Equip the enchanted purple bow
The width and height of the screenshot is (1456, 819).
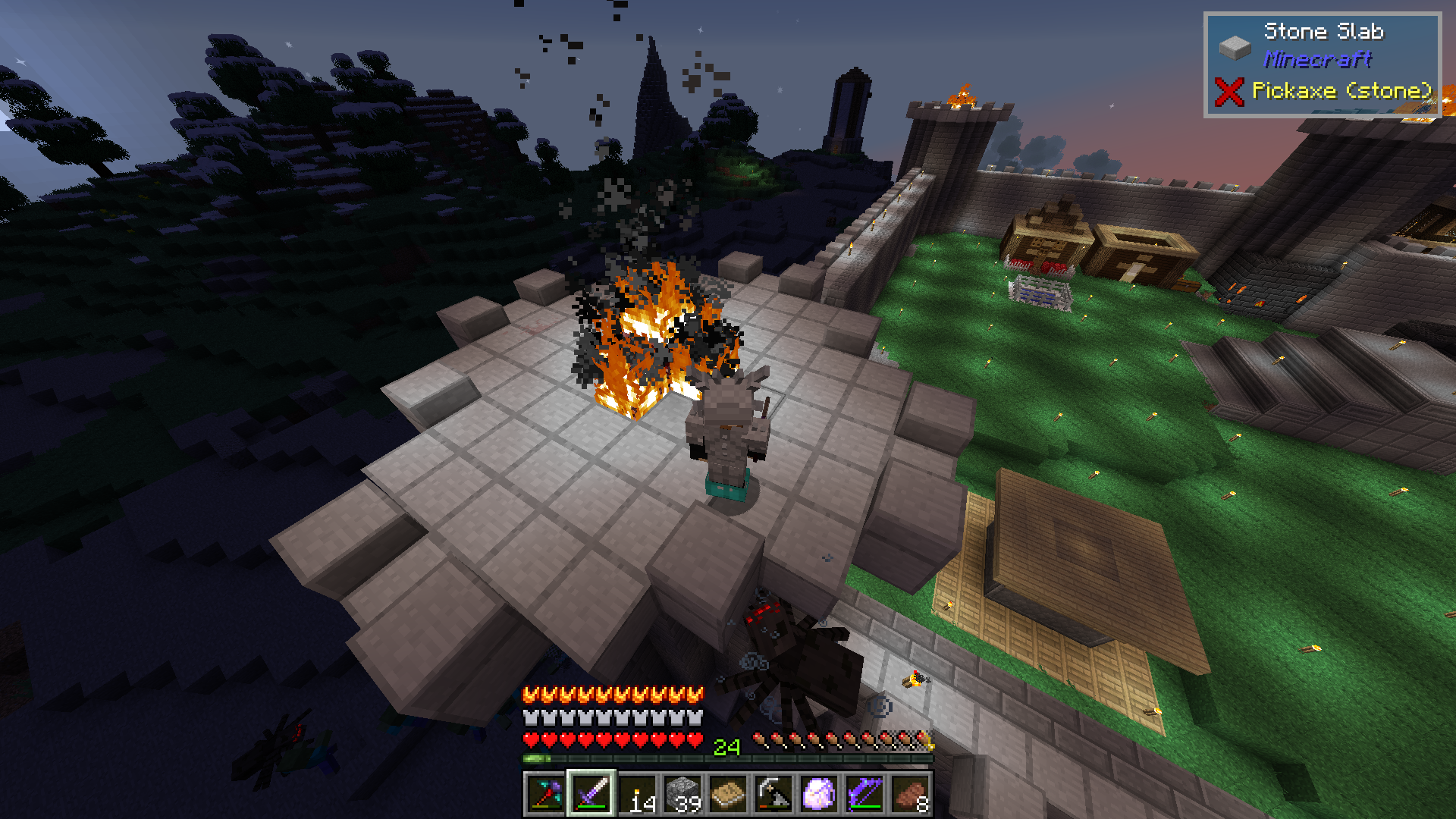coord(864,794)
